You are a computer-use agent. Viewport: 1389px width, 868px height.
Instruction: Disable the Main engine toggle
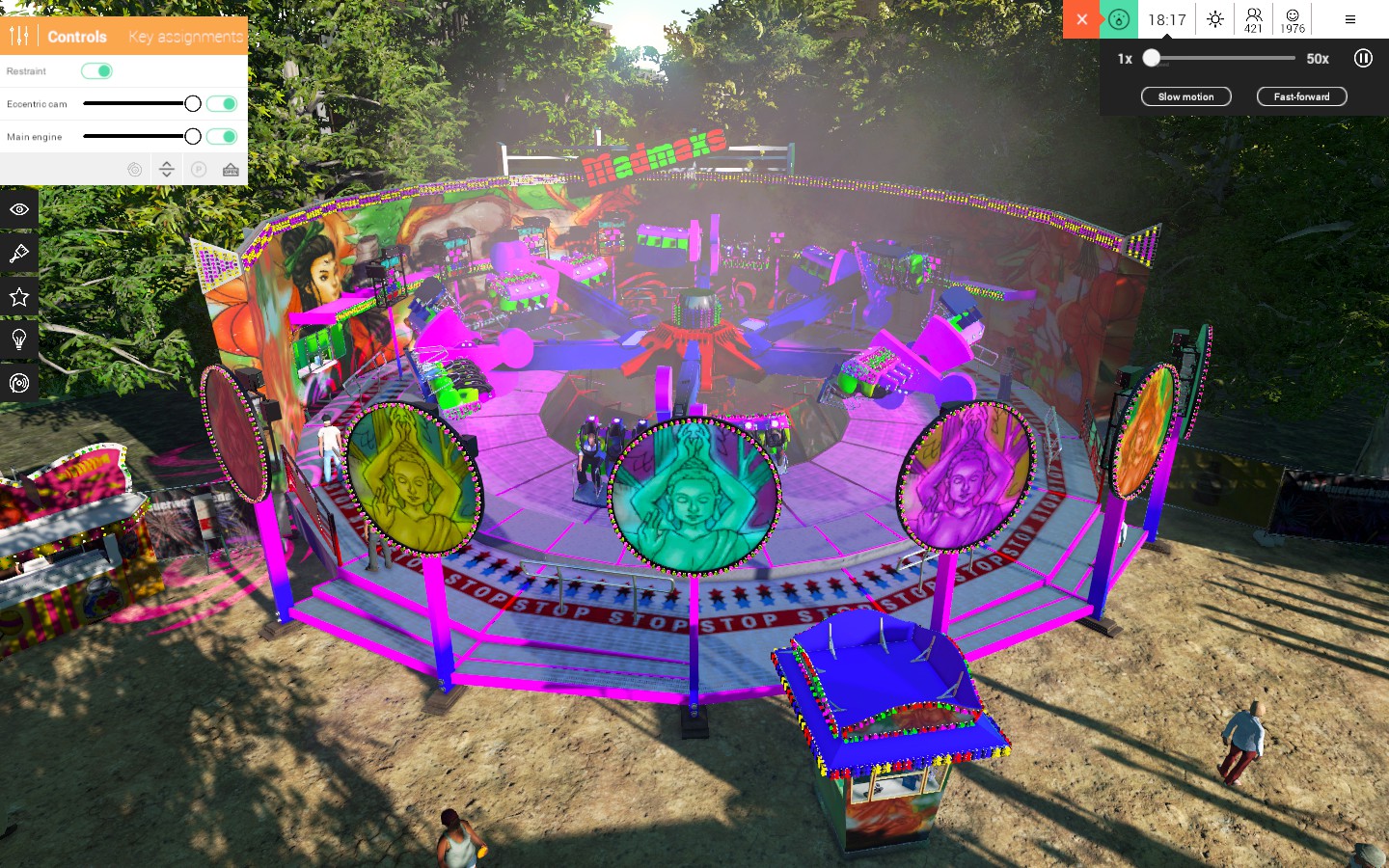click(221, 136)
